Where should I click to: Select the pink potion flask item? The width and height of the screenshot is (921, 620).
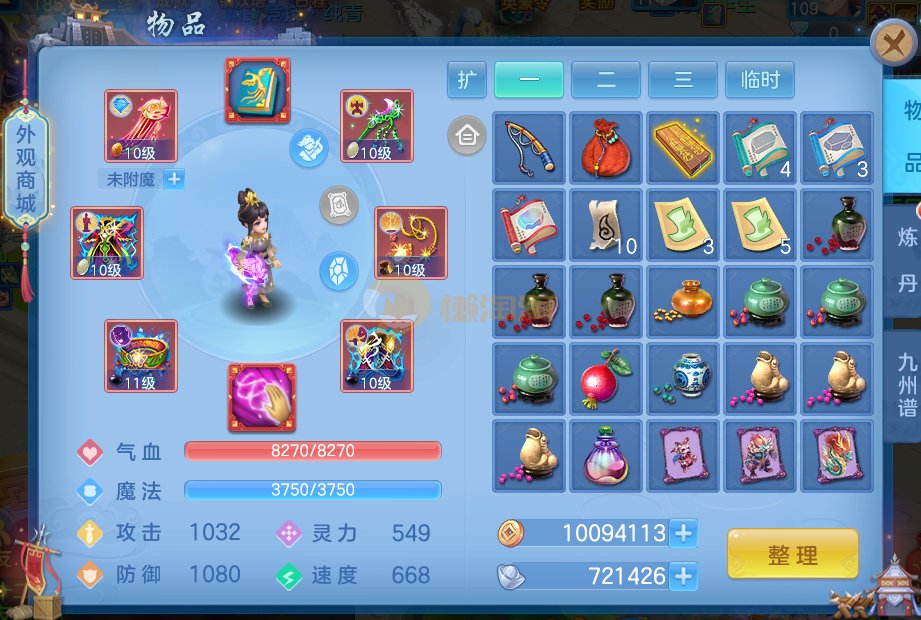point(606,456)
